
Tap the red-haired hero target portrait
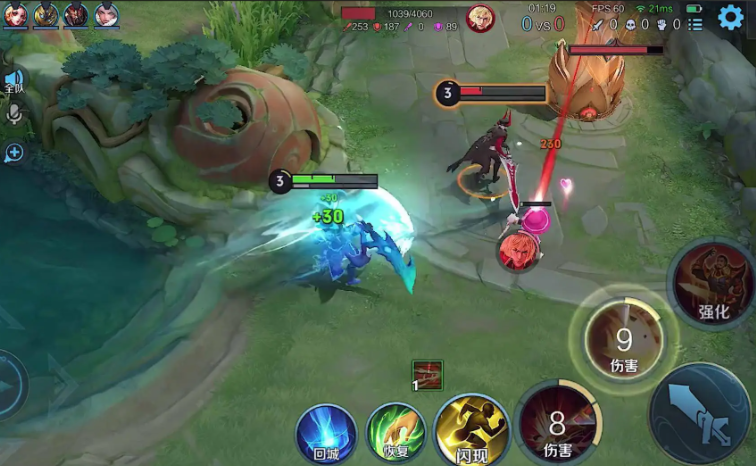click(519, 248)
